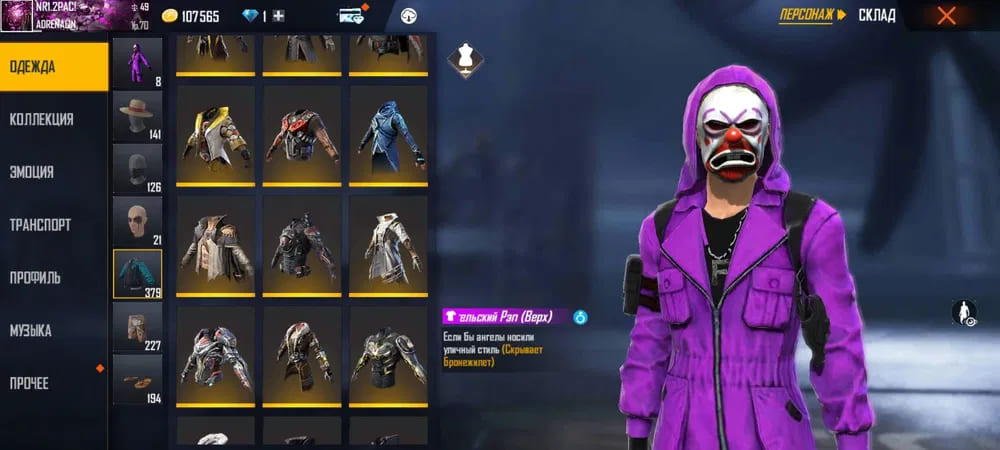Open the sandals footwear subcategory
Viewport: 1000px width, 450px height.
point(137,380)
